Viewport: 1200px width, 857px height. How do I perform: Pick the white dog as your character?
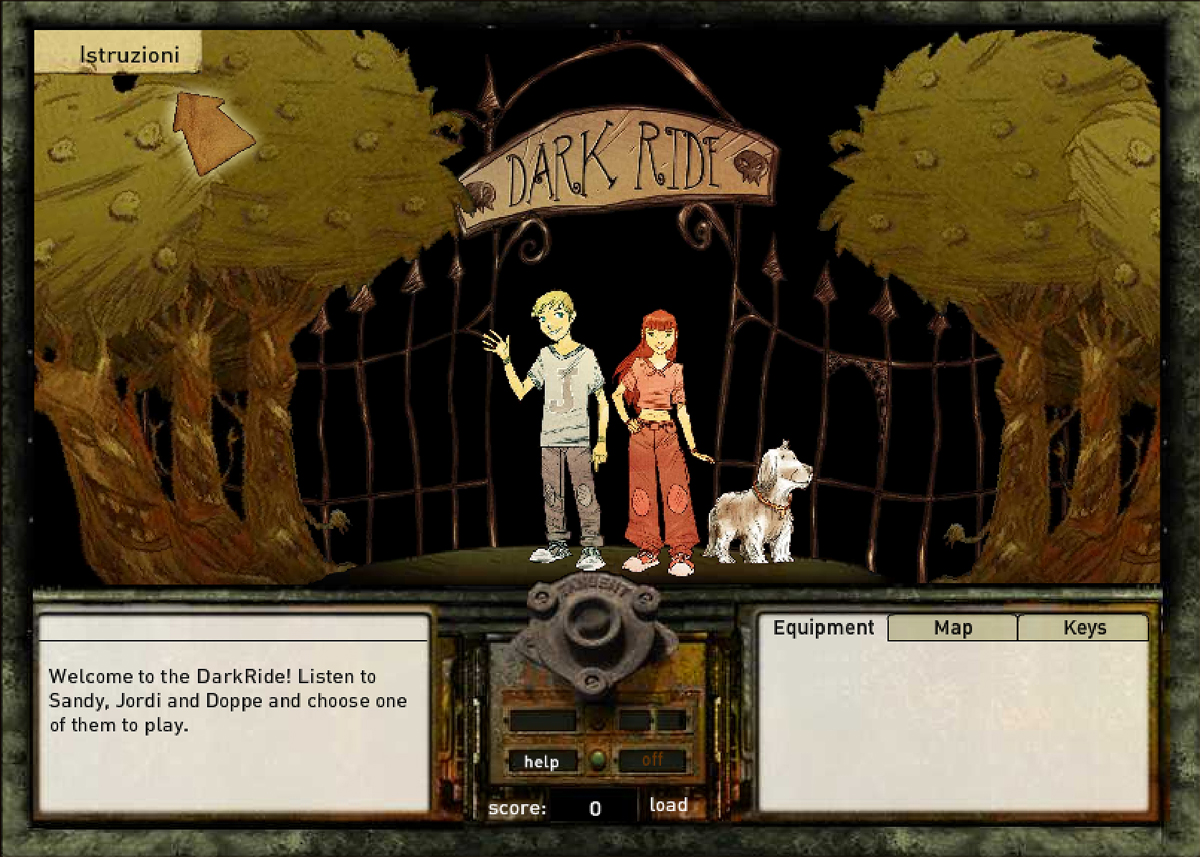(x=760, y=505)
